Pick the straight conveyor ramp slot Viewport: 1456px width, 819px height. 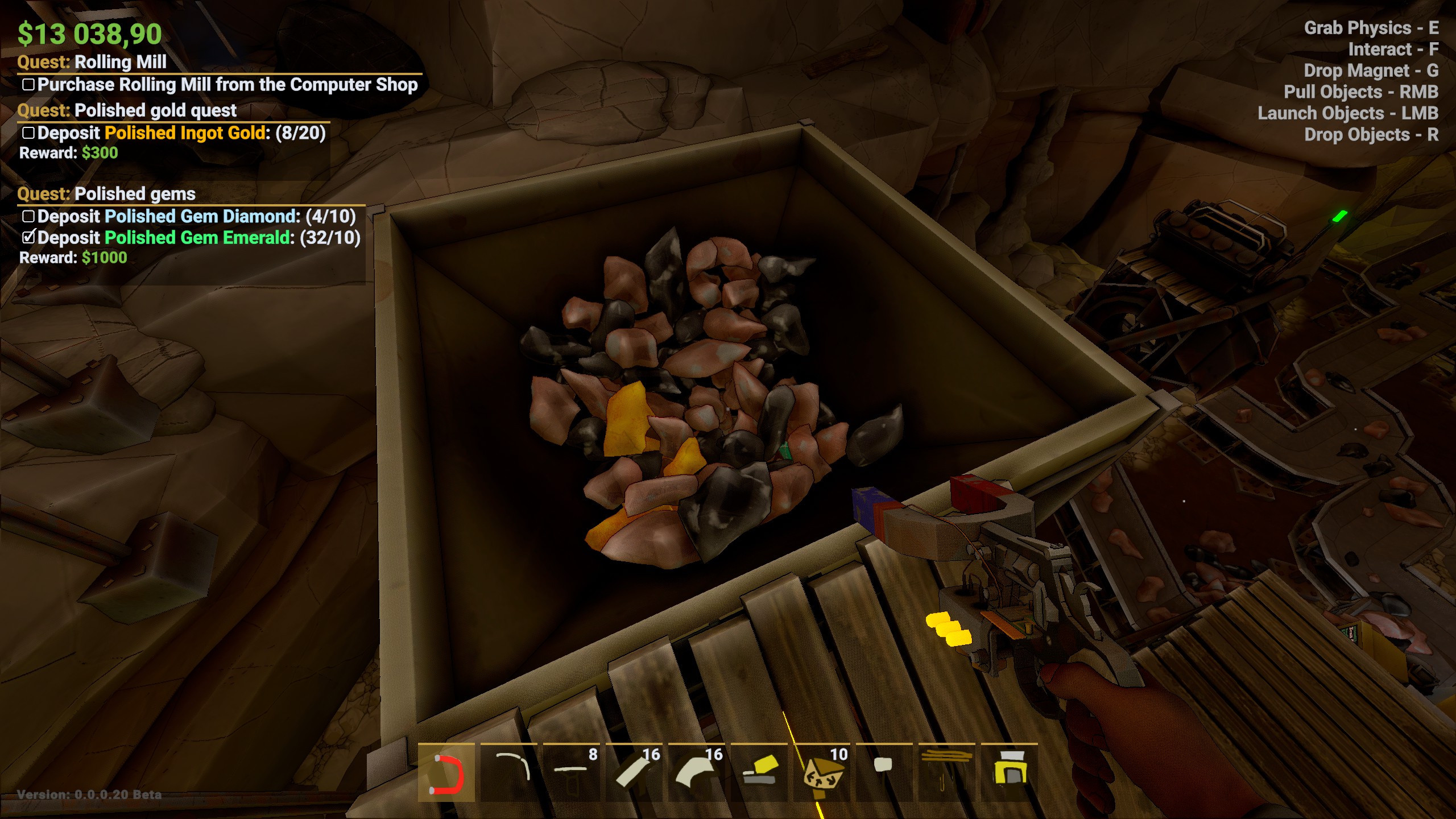634,773
